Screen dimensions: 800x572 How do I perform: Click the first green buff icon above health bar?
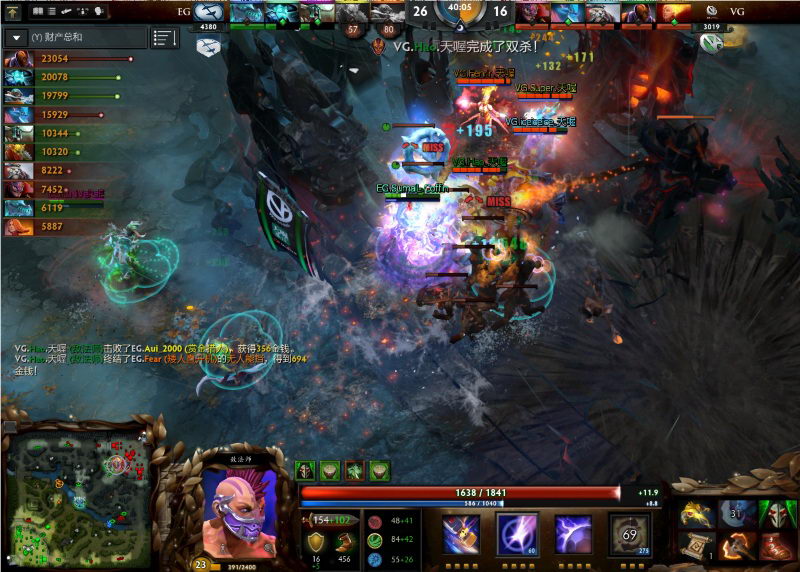click(x=307, y=469)
